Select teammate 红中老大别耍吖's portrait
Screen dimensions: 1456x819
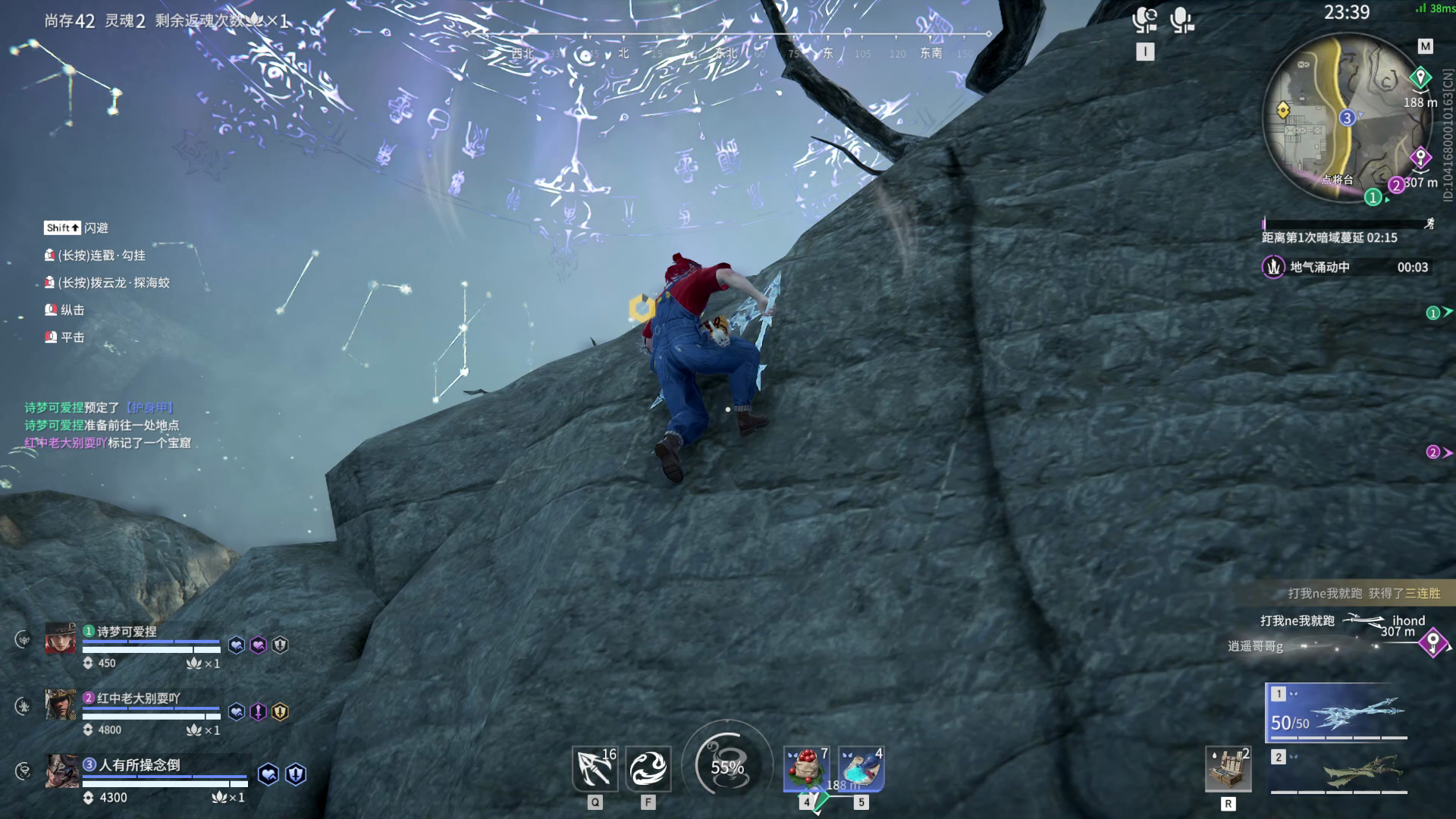[x=61, y=705]
